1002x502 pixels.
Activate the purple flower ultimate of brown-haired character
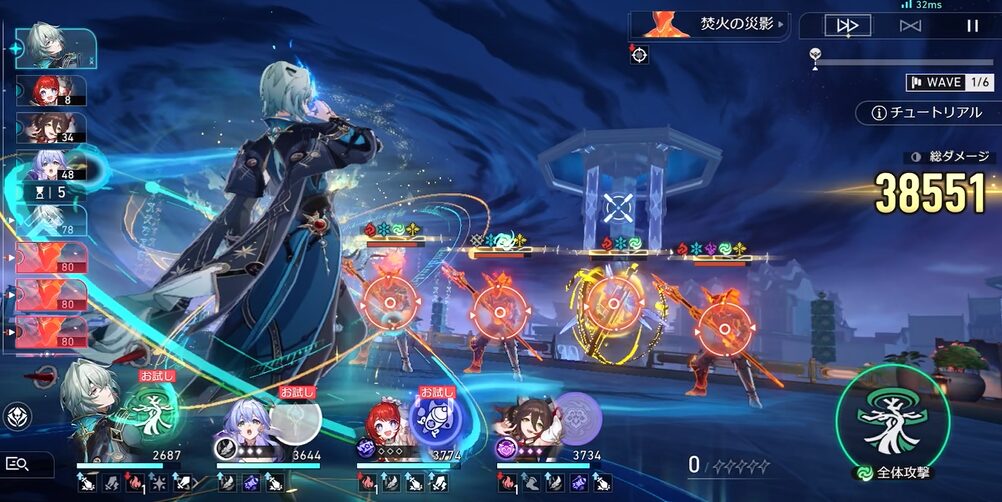pos(575,417)
